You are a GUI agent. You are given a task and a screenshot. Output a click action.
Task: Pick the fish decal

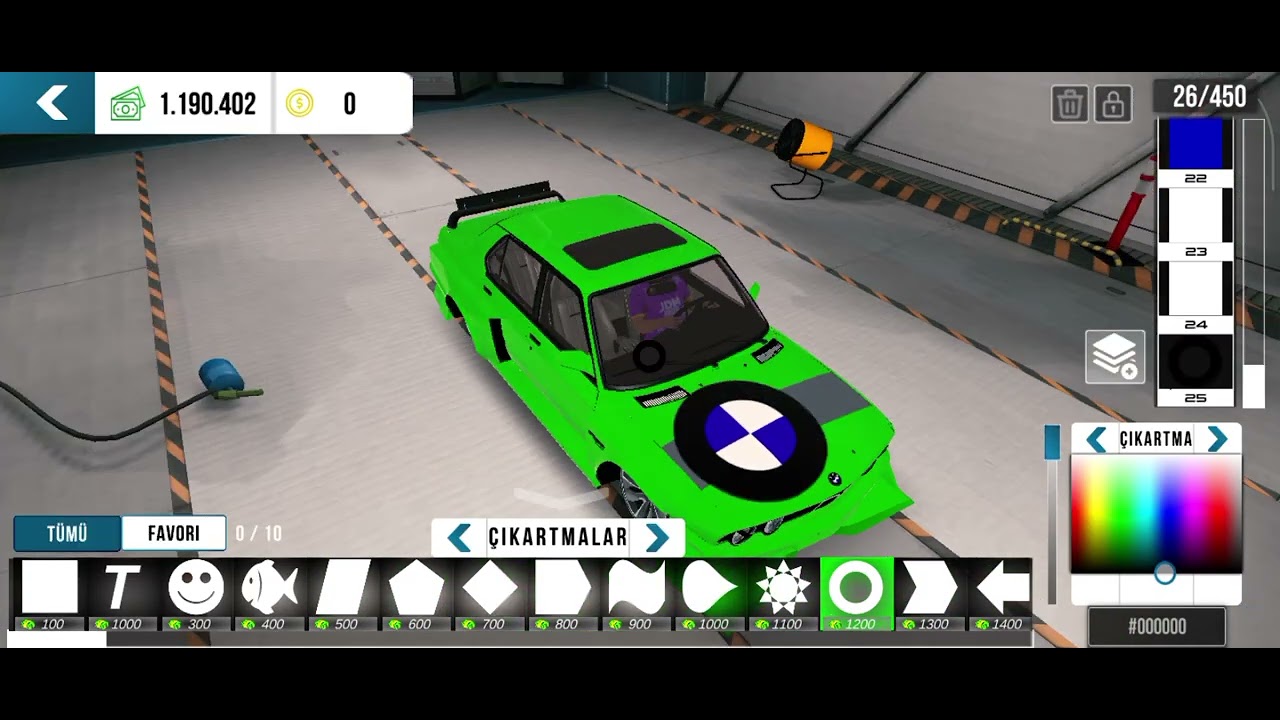click(269, 587)
